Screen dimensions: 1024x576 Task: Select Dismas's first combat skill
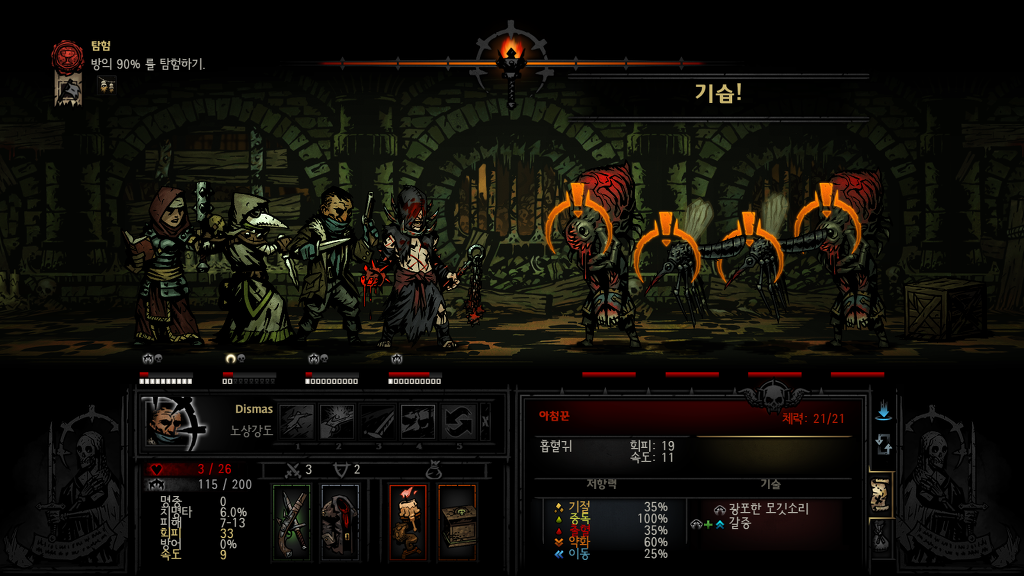click(296, 421)
